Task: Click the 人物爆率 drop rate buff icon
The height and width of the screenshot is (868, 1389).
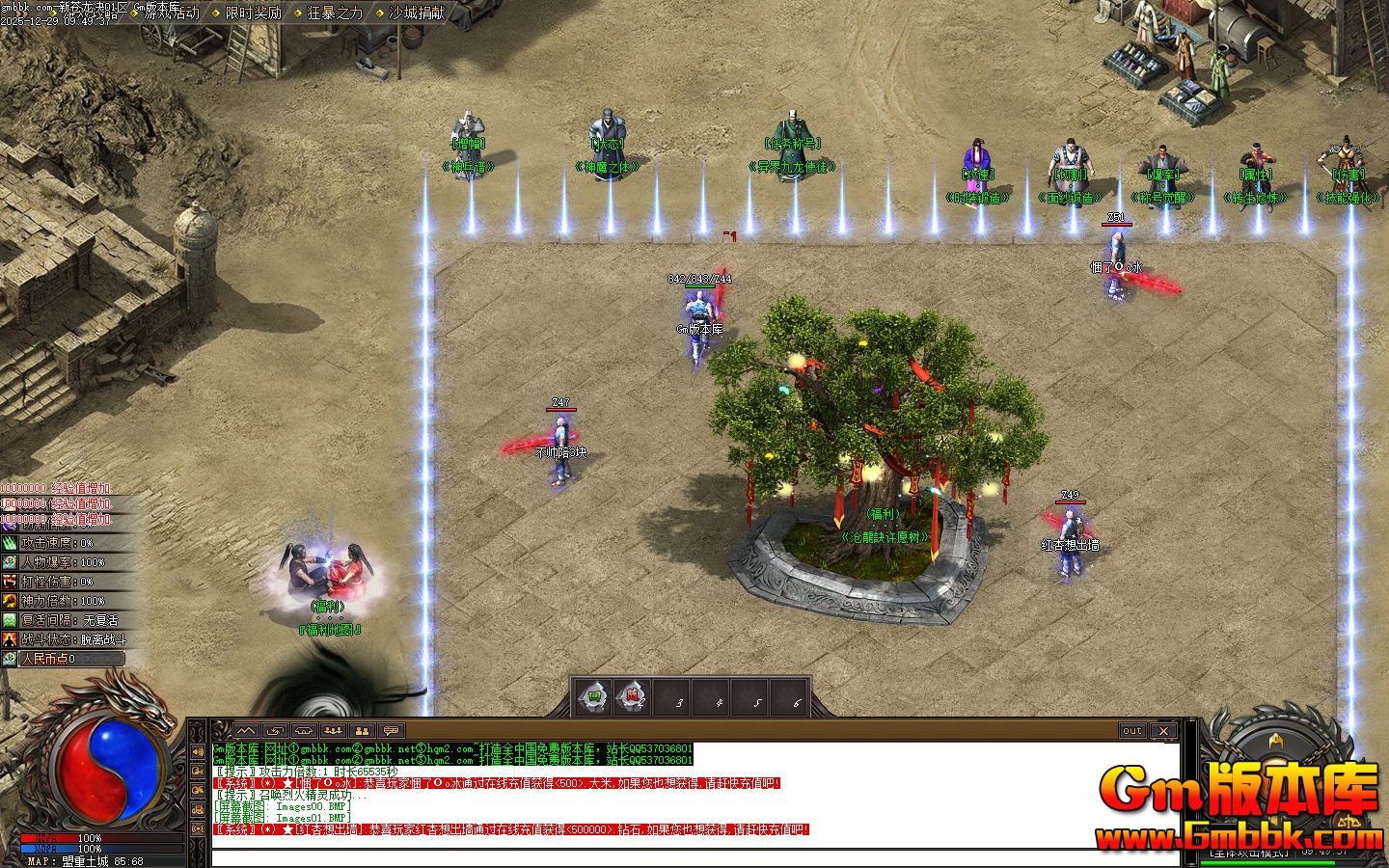Action: coord(10,562)
